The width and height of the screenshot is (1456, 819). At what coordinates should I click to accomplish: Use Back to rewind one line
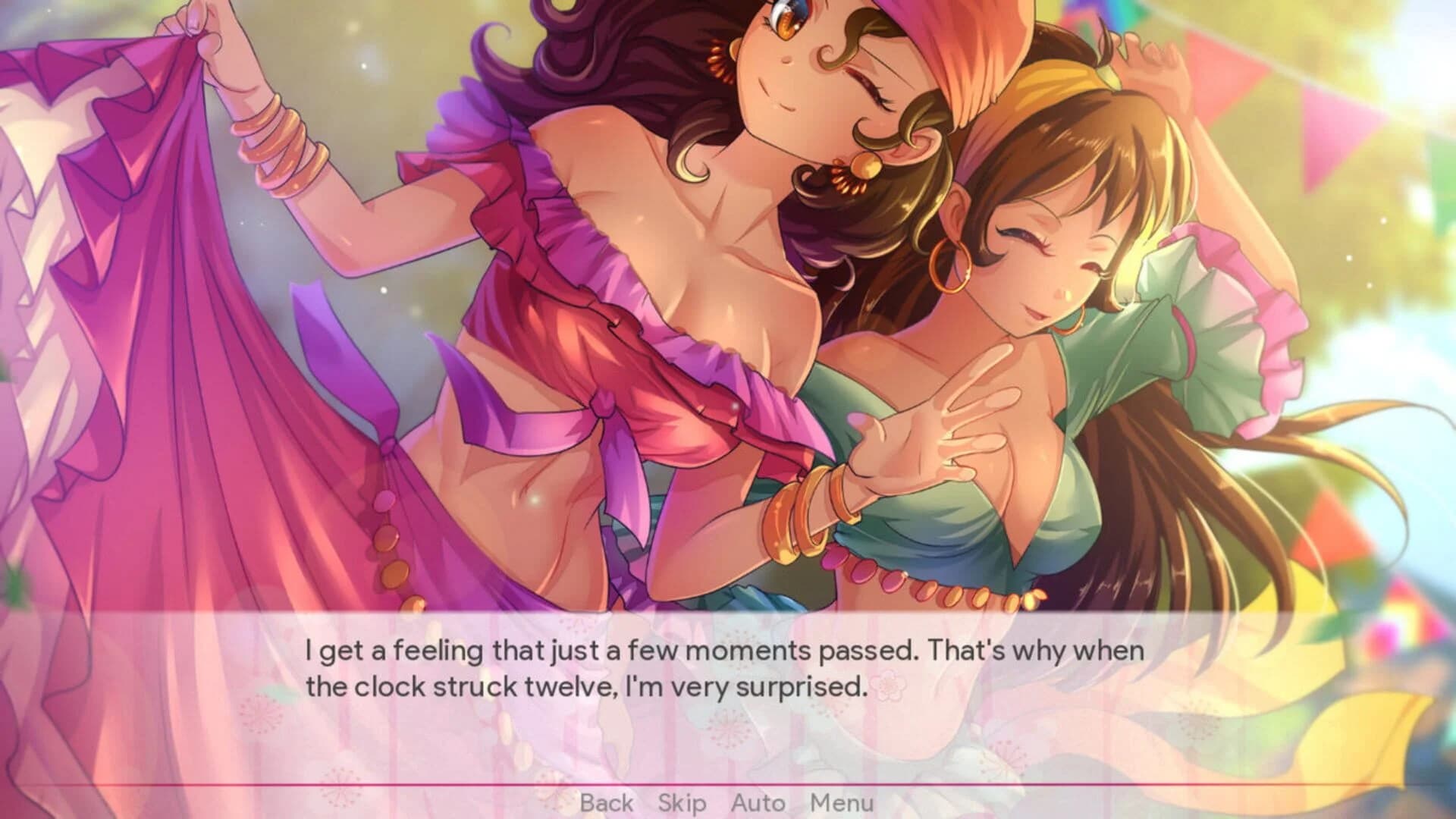(607, 802)
